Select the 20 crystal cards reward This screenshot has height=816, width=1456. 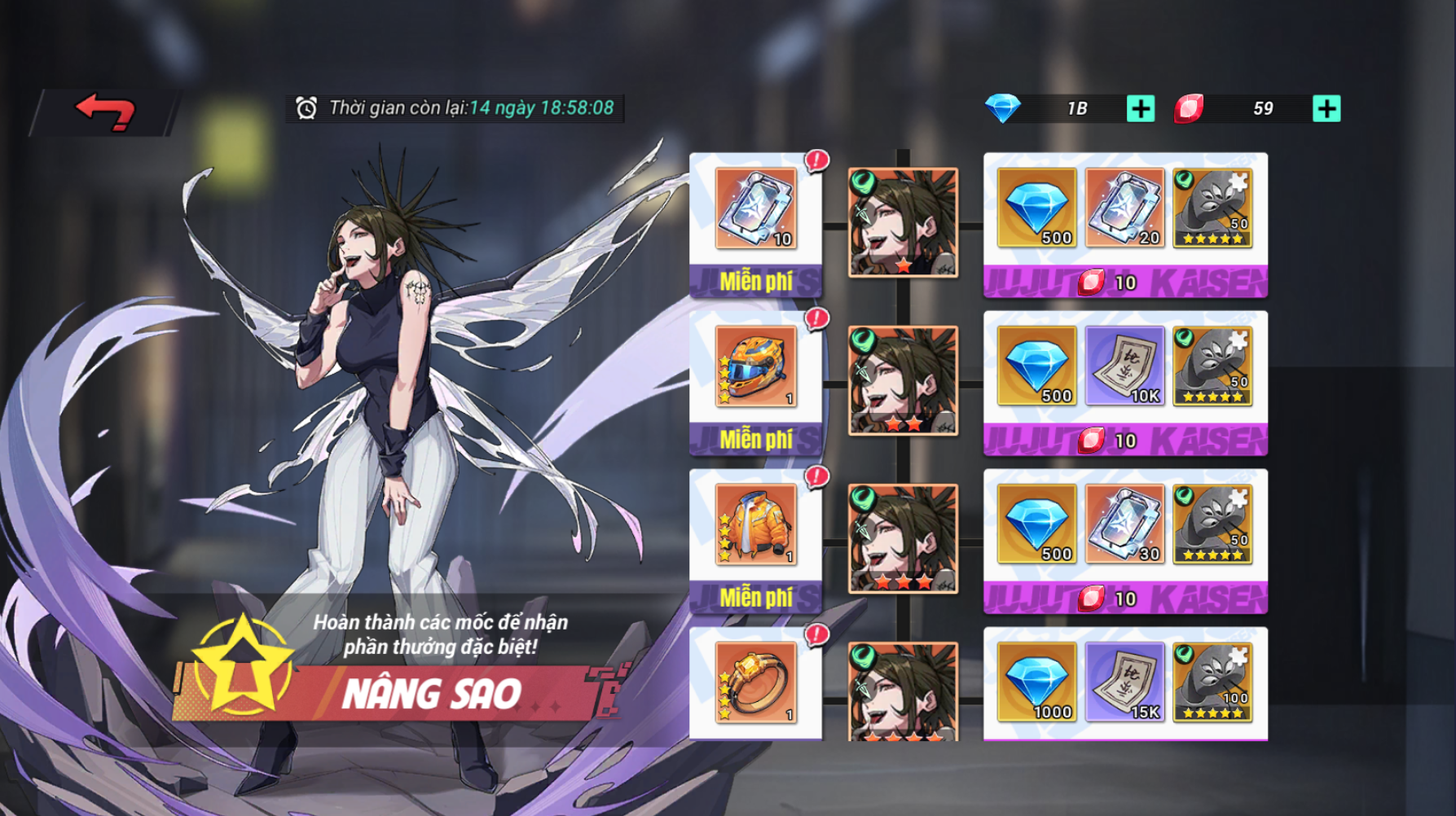(1124, 208)
